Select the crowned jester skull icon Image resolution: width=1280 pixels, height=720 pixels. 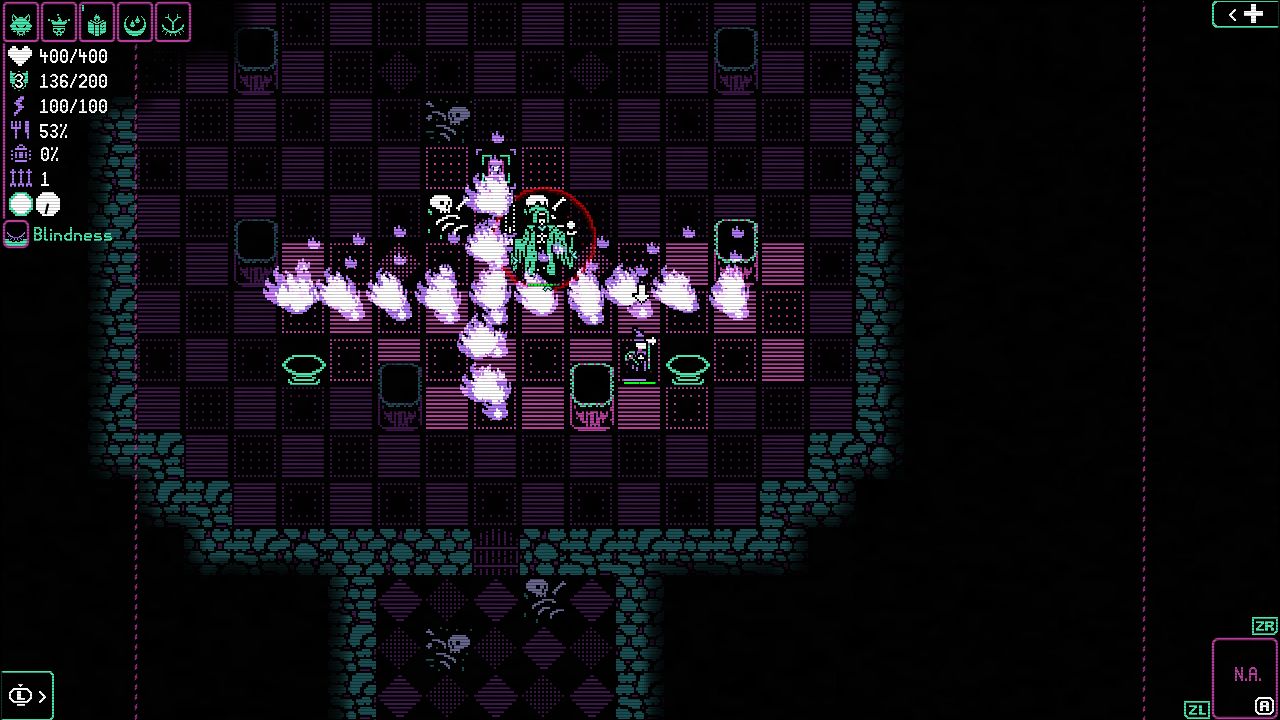(59, 22)
